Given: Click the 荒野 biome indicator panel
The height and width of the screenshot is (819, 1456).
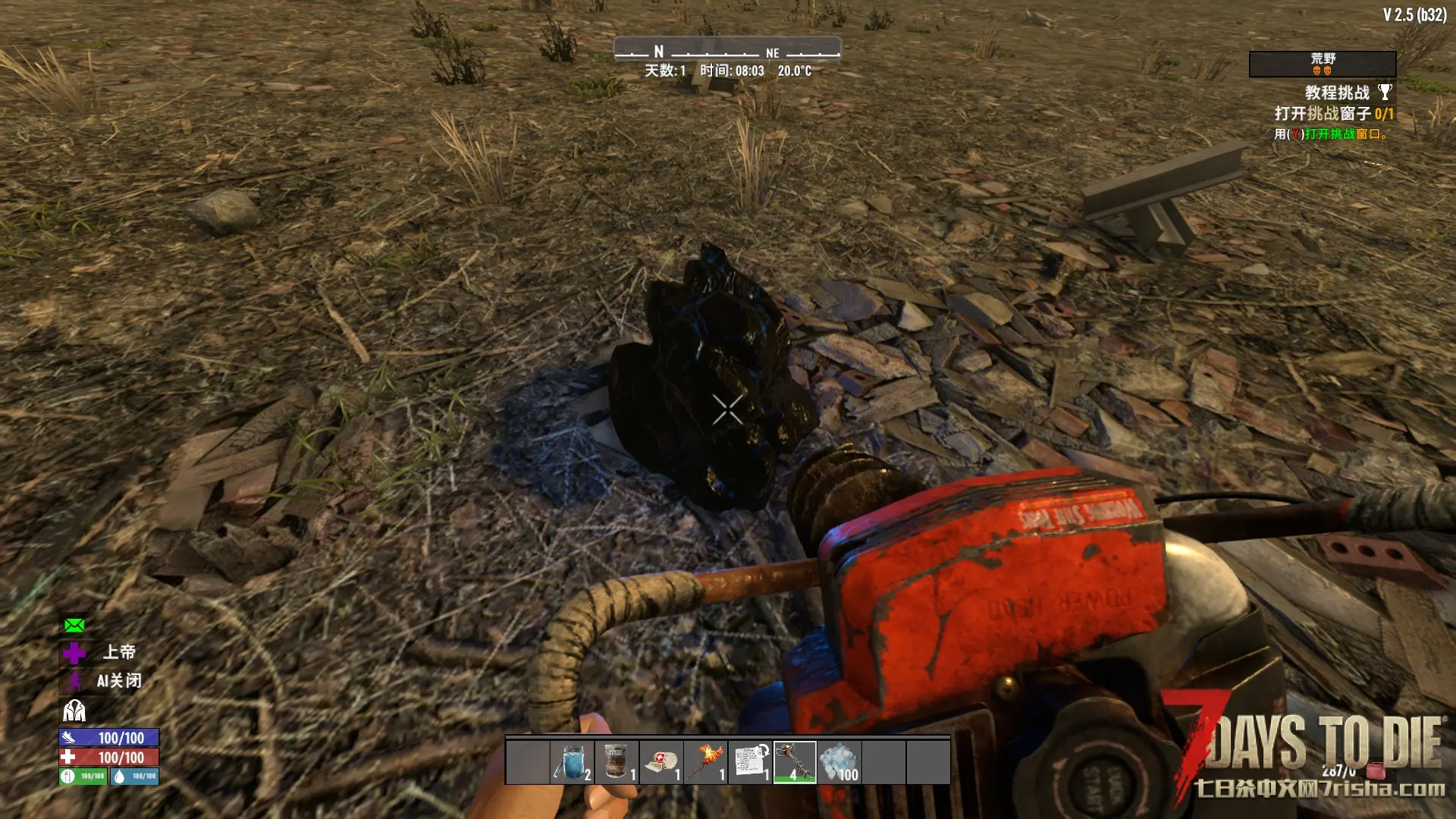Looking at the screenshot, I should [1323, 64].
